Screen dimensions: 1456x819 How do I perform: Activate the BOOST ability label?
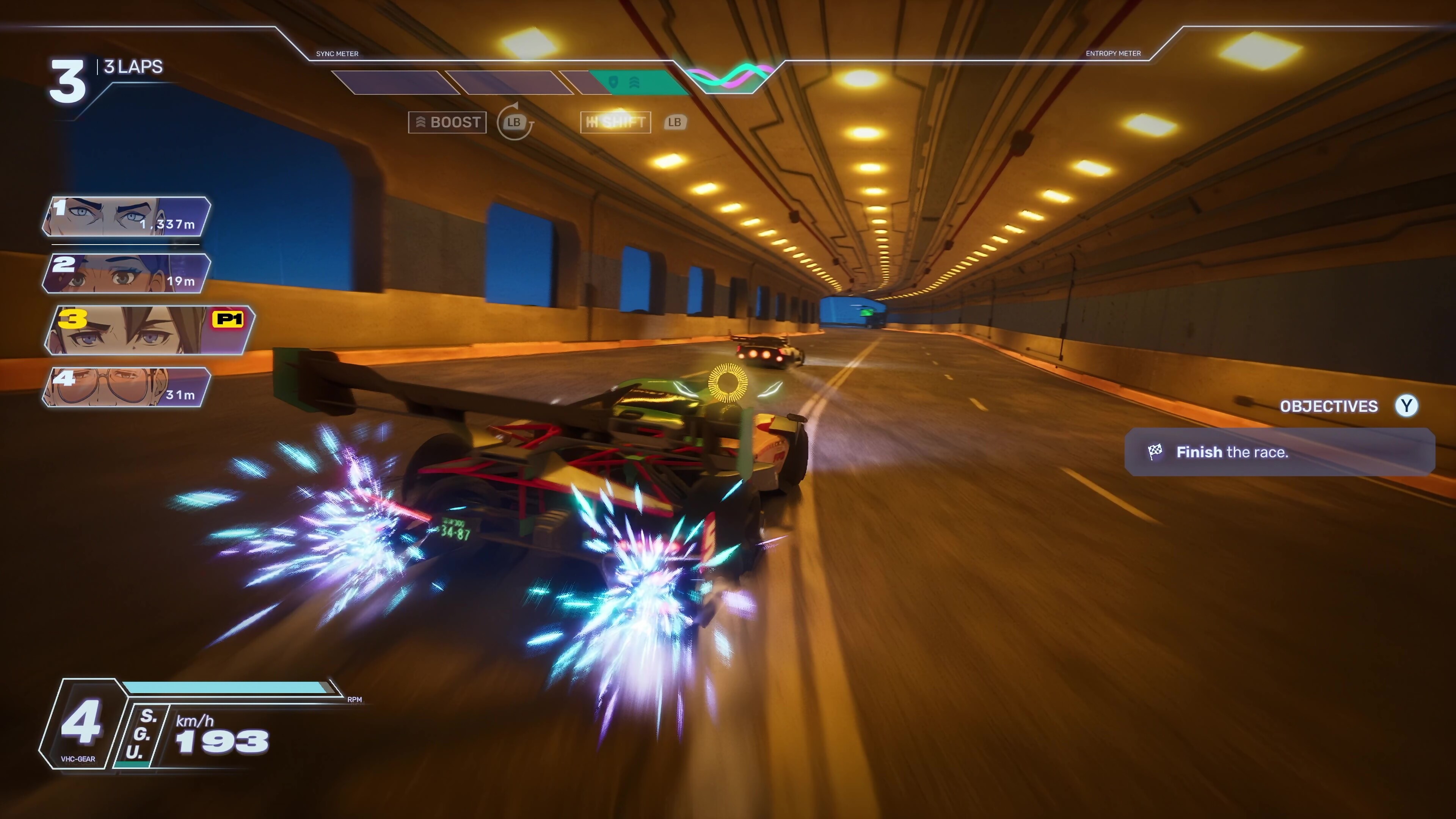point(447,122)
